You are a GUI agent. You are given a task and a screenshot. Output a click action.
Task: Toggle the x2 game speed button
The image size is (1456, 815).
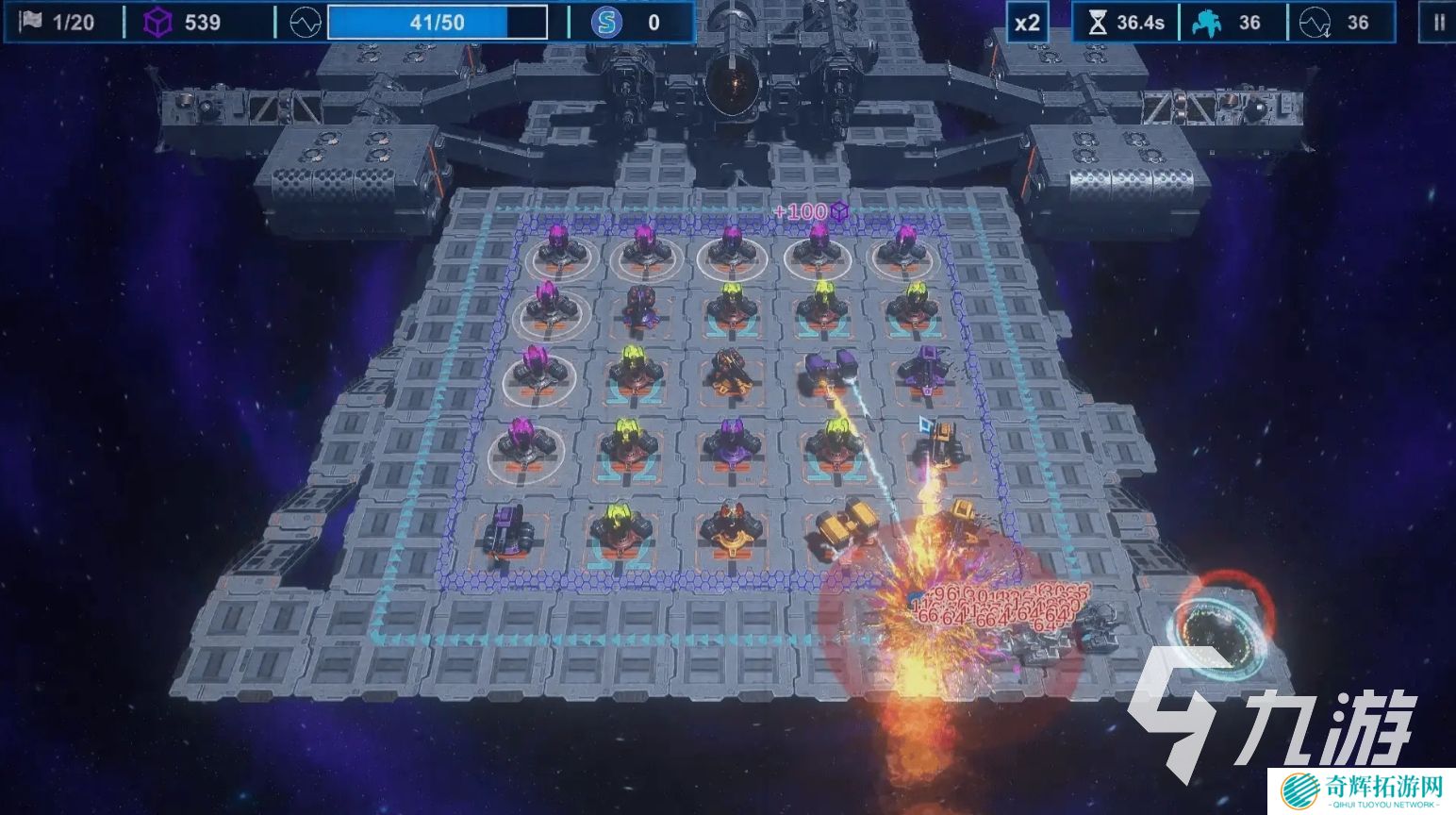tap(1027, 23)
